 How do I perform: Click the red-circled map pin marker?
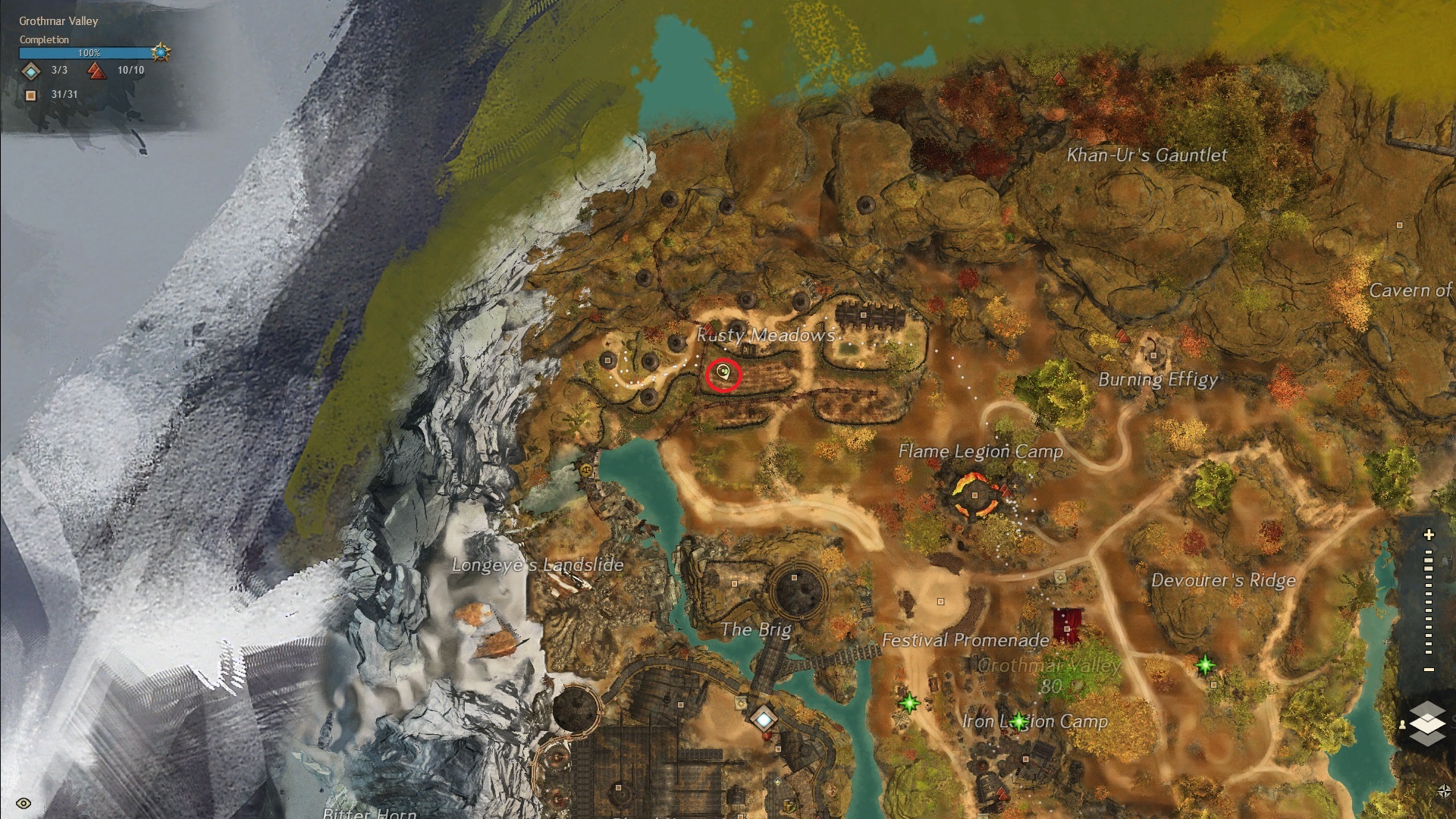click(723, 373)
